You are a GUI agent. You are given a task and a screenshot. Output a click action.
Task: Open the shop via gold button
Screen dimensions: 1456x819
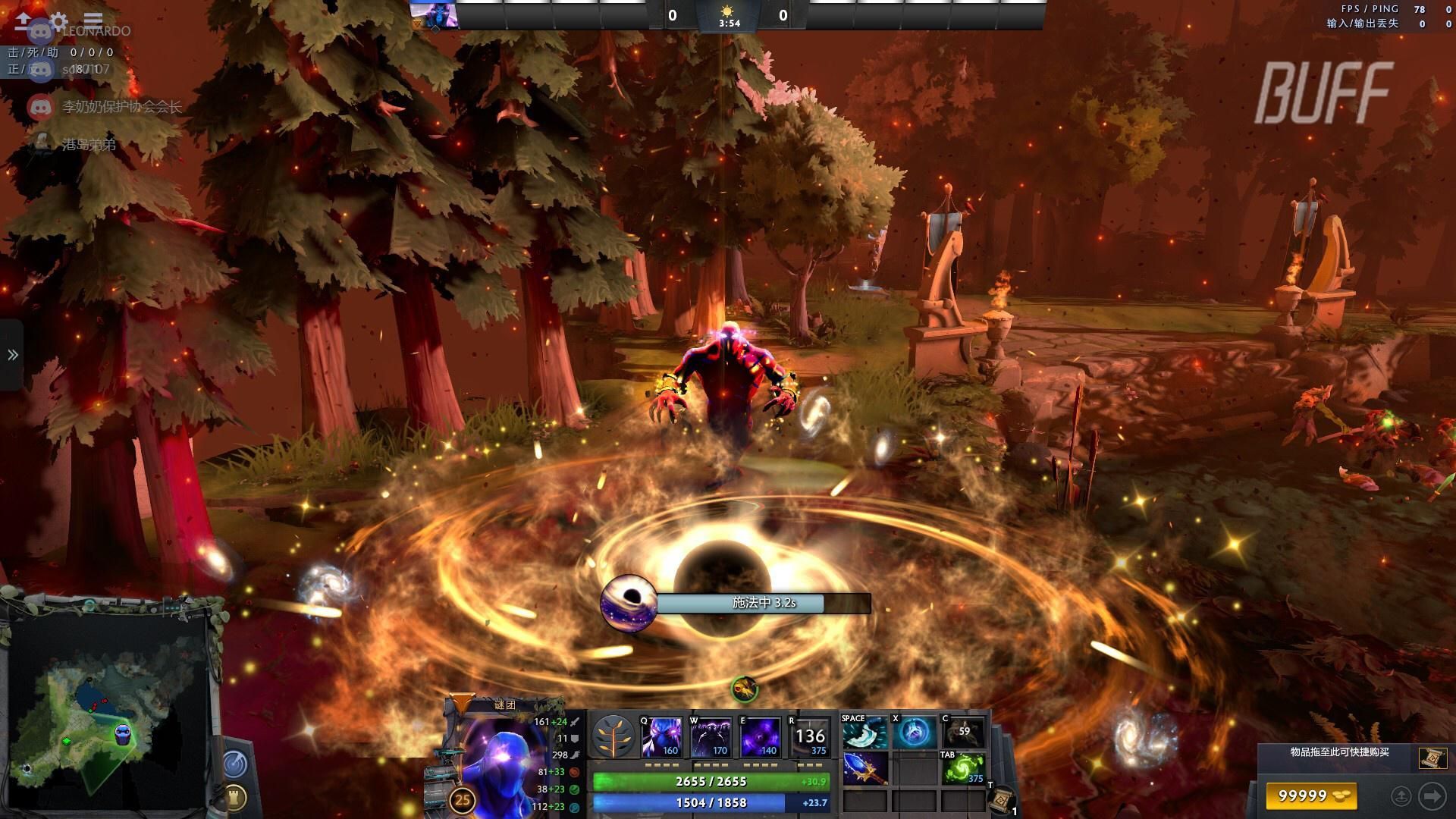pyautogui.click(x=1310, y=795)
